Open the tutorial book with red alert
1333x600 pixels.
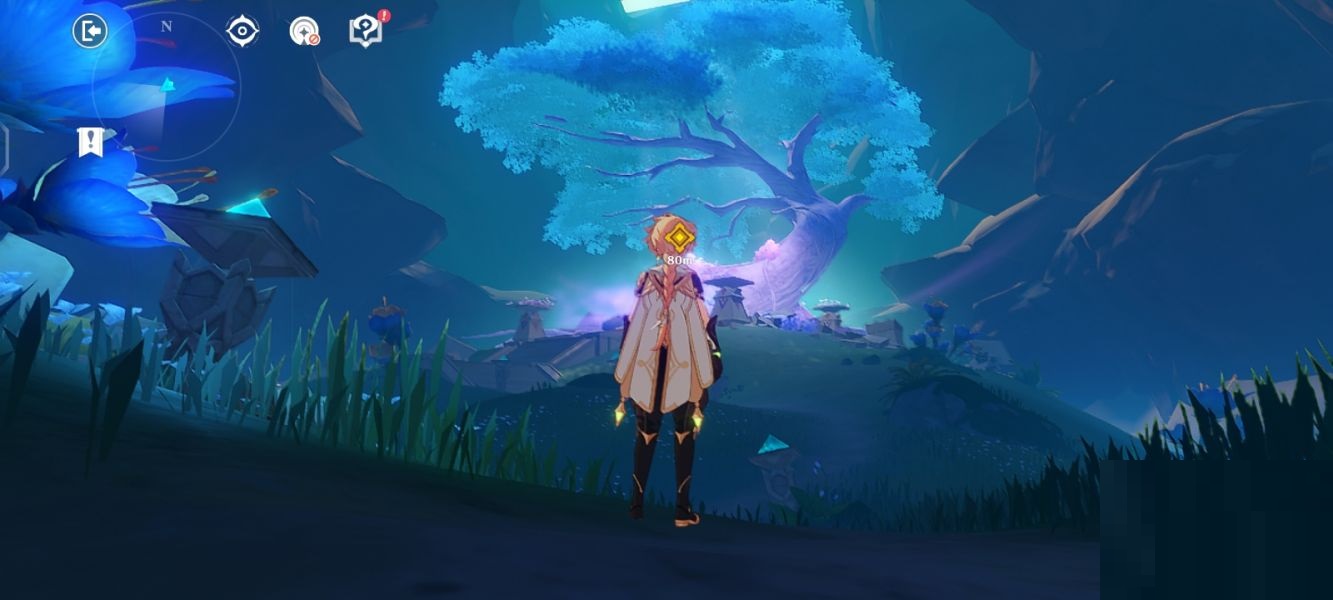point(366,30)
